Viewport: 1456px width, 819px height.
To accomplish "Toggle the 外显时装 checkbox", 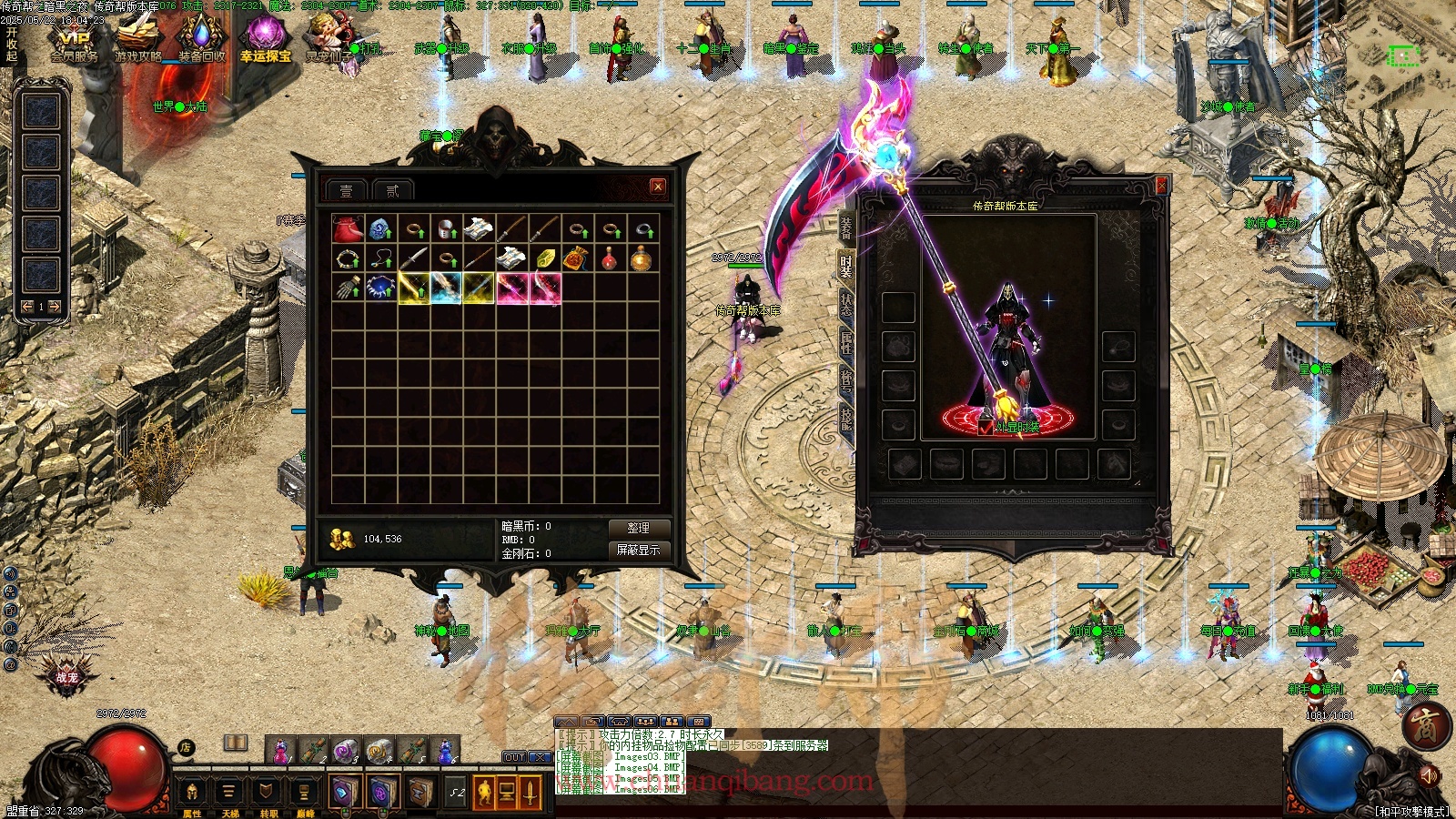I will click(986, 427).
